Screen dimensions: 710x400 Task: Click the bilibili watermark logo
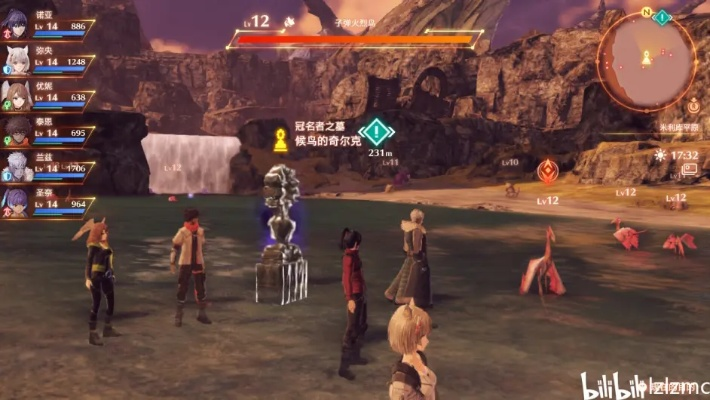coord(611,385)
